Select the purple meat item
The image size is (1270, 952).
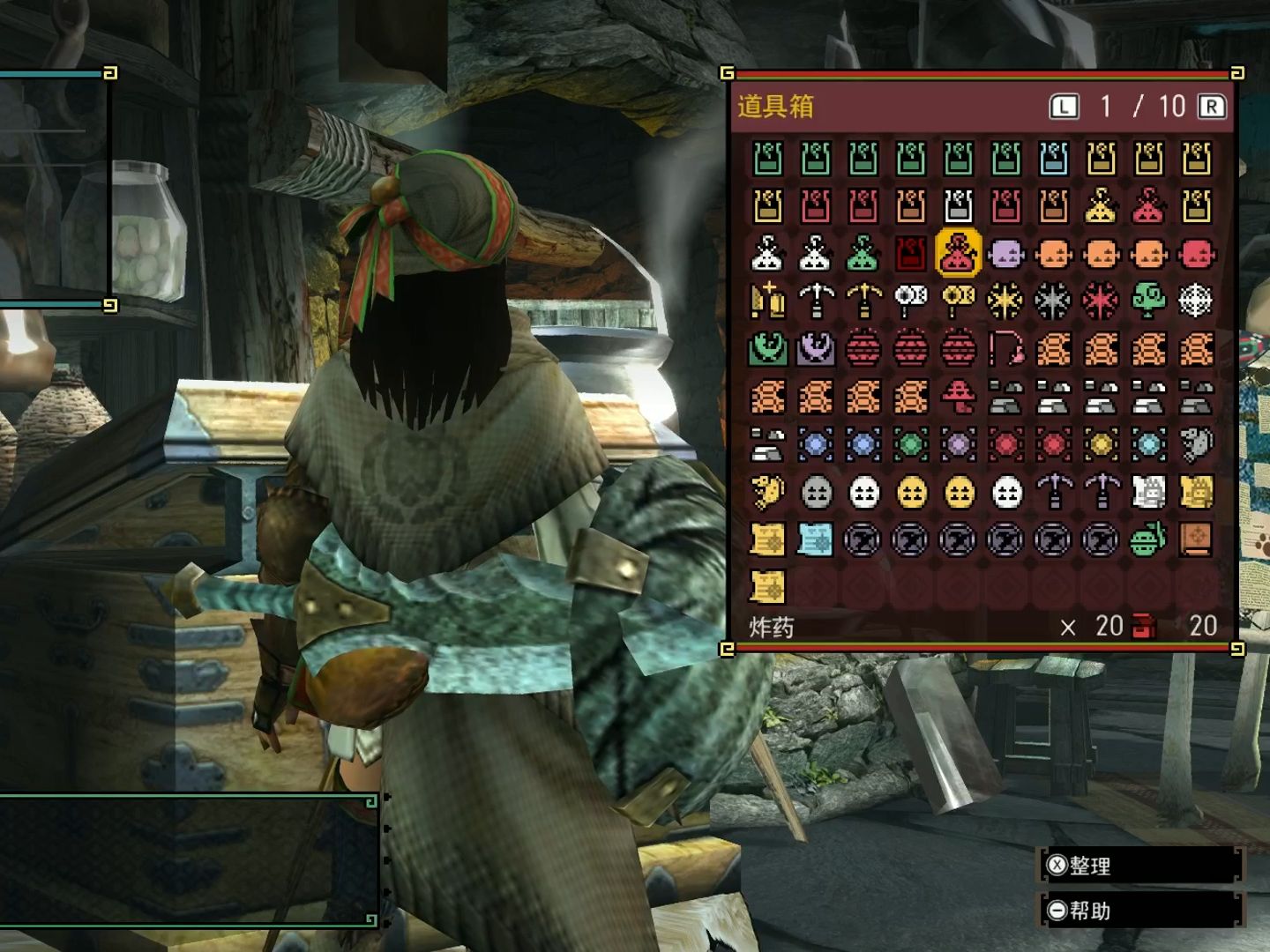pyautogui.click(x=1005, y=254)
